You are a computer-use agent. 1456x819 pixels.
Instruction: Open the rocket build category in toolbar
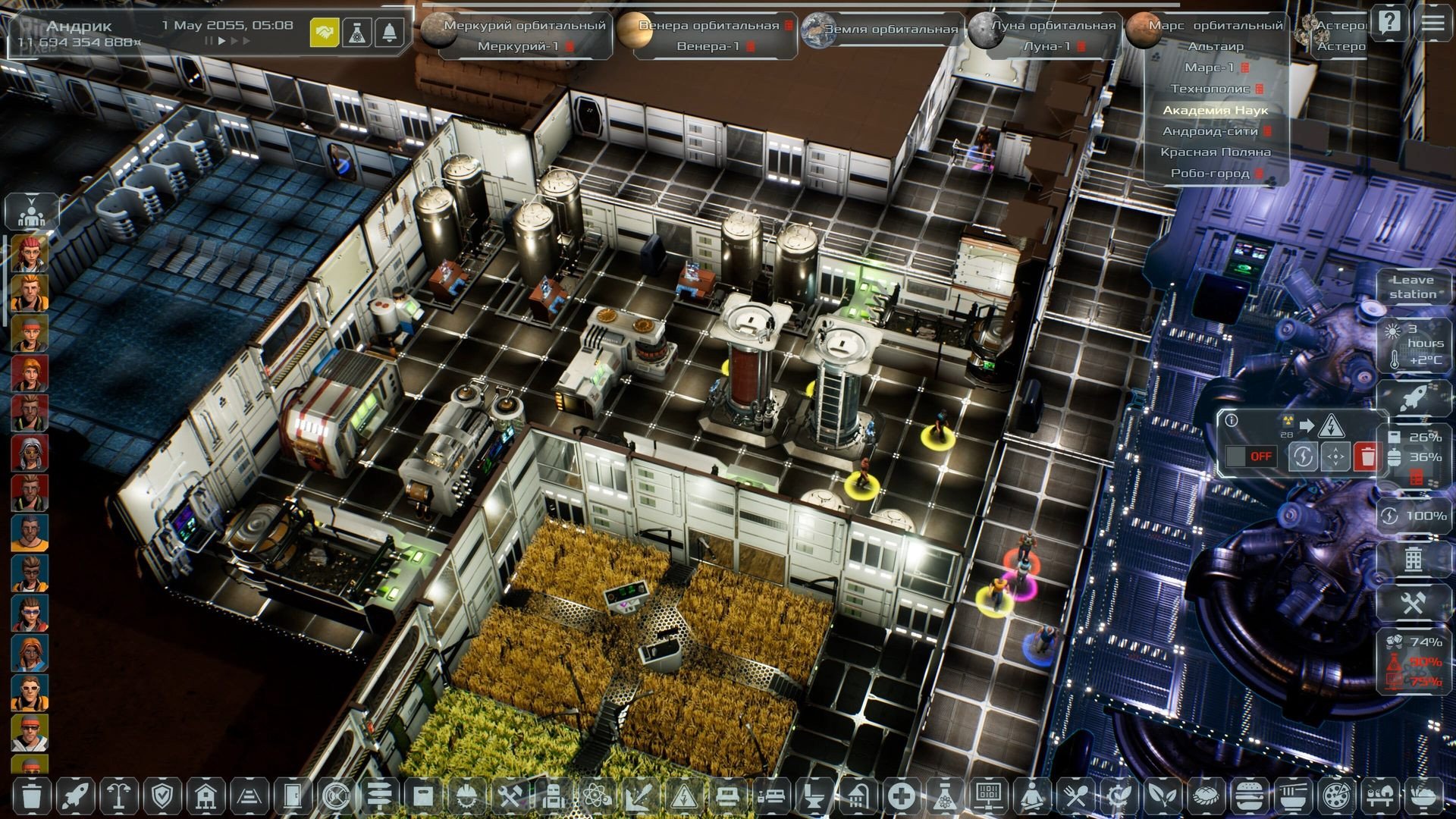click(76, 796)
